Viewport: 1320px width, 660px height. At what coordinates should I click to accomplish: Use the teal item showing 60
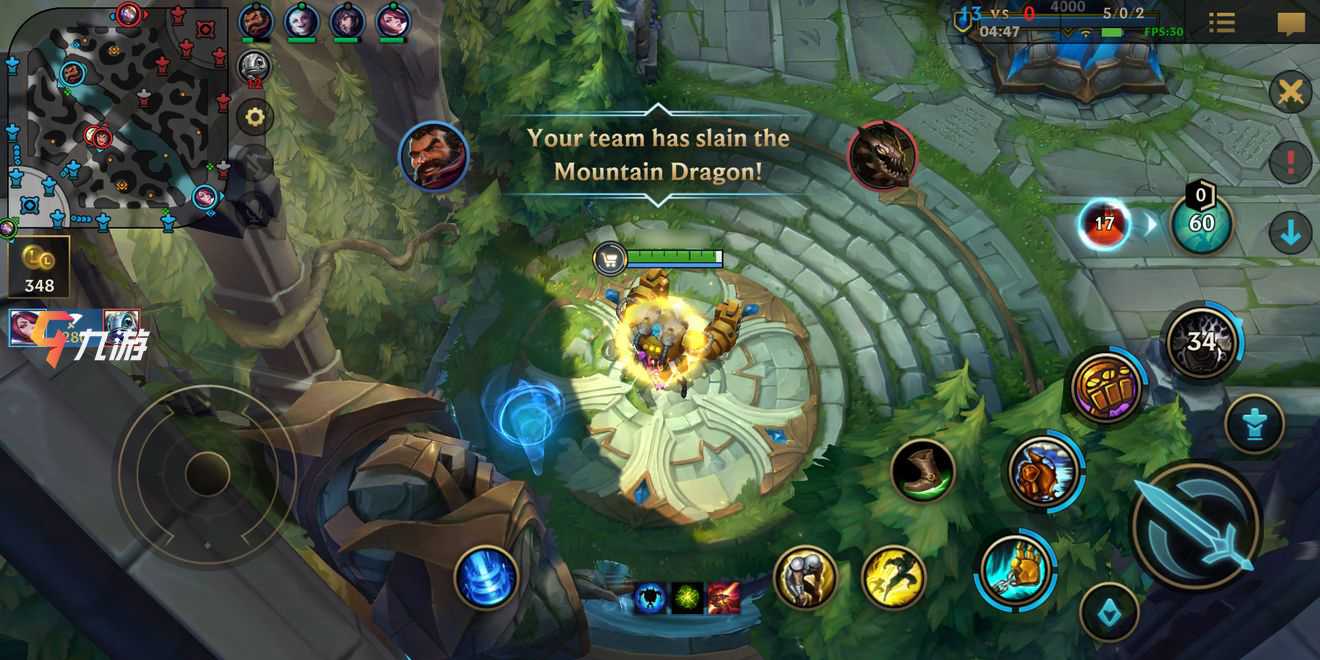pos(1201,222)
